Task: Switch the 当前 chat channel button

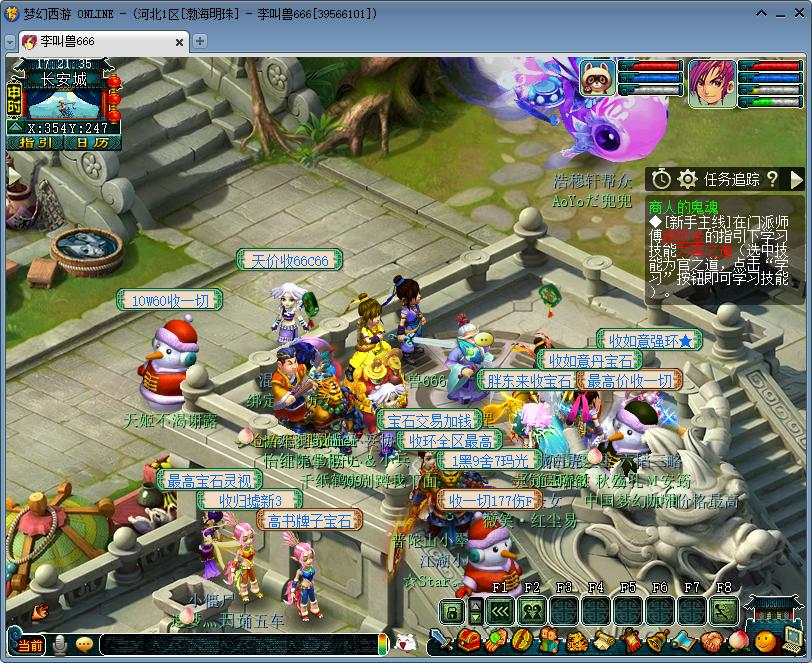Action: (30, 645)
